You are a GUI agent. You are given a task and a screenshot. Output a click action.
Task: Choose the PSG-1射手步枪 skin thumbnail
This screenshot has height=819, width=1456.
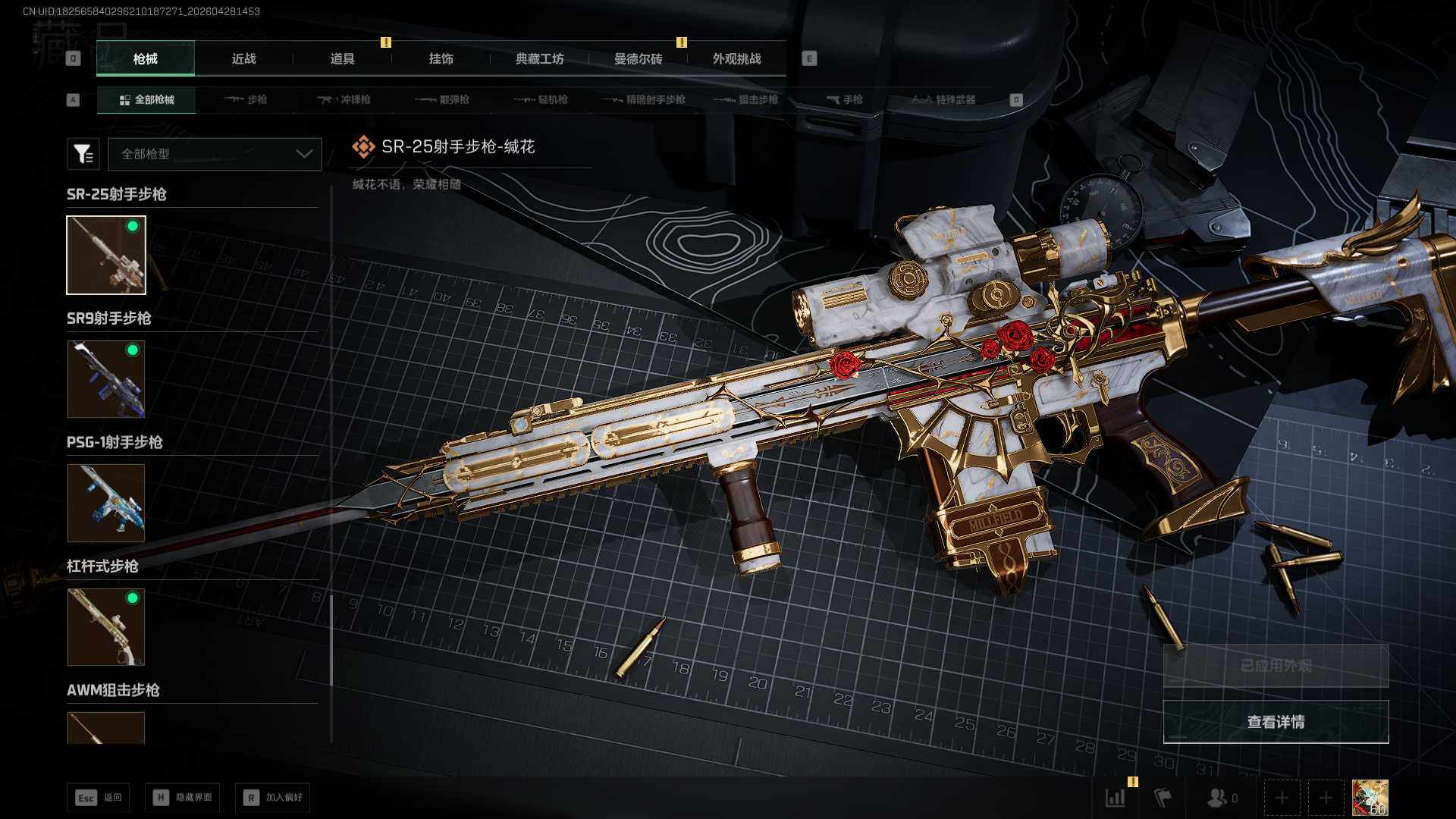click(x=106, y=503)
